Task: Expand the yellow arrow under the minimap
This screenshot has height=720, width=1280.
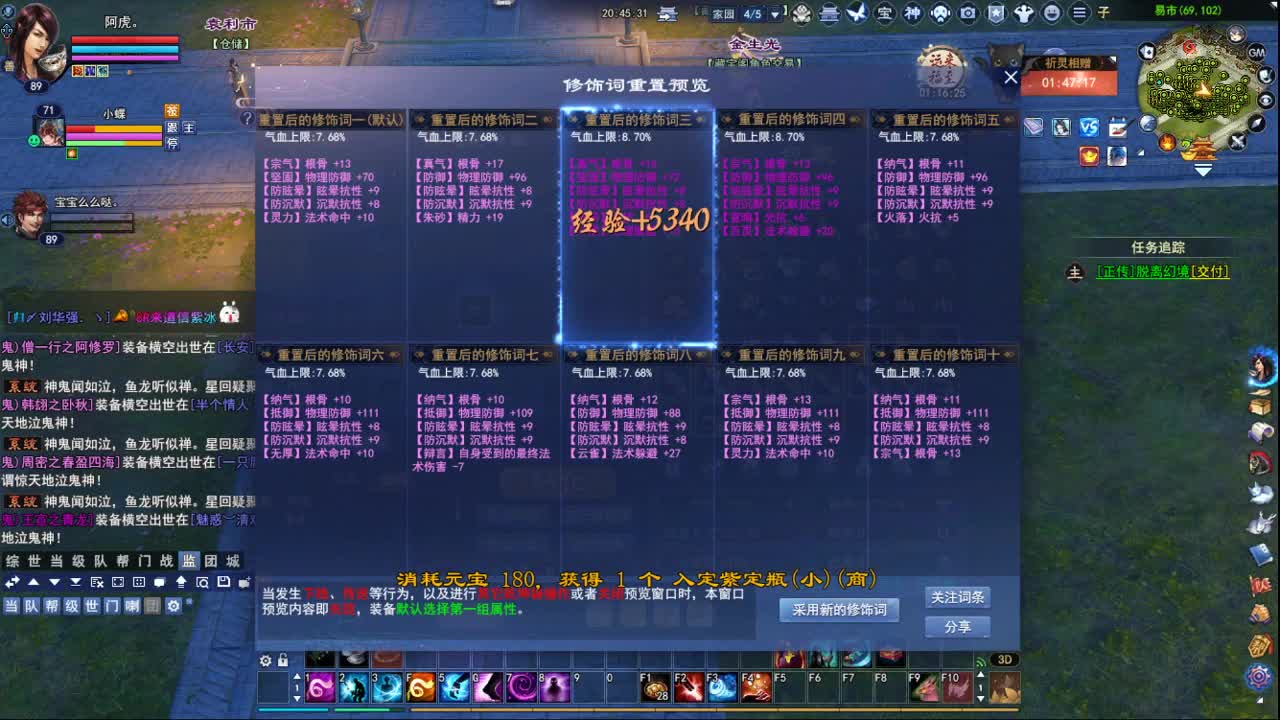Action: click(x=1203, y=171)
